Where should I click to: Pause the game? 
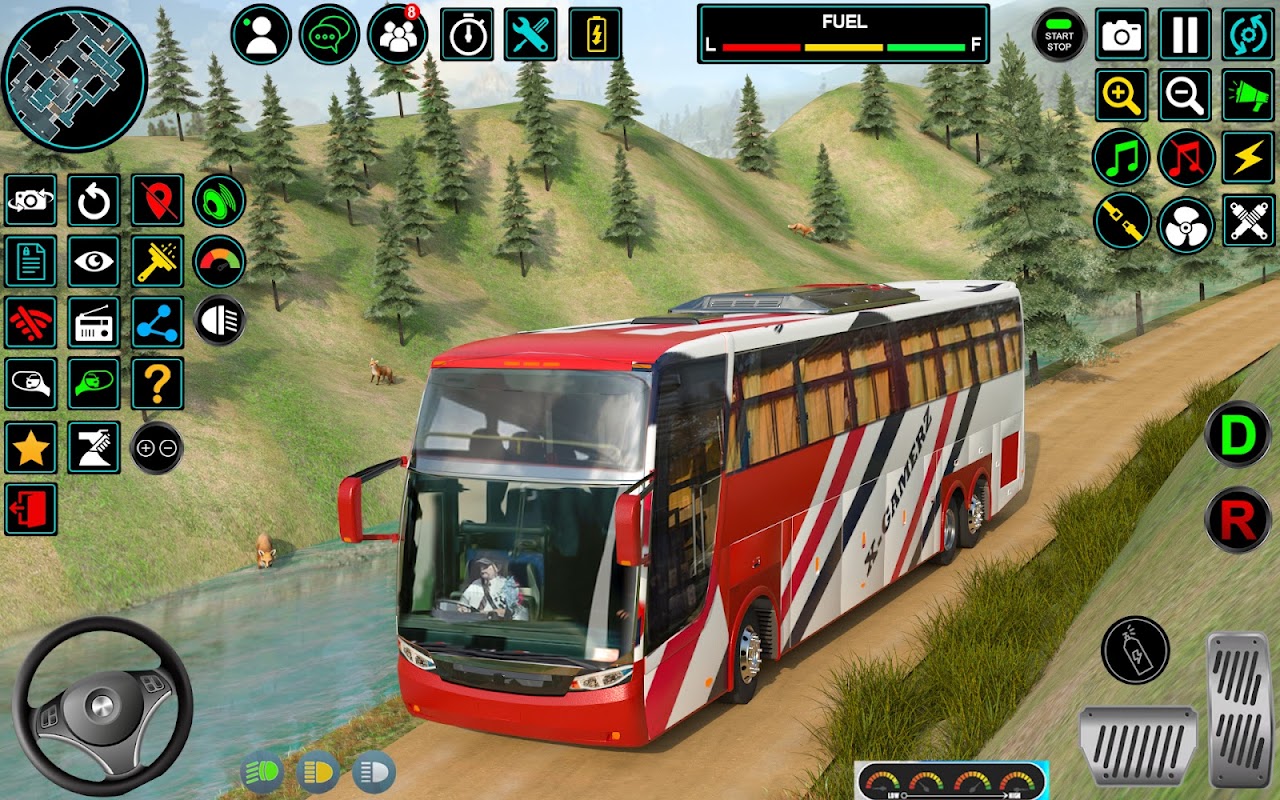tap(1185, 34)
